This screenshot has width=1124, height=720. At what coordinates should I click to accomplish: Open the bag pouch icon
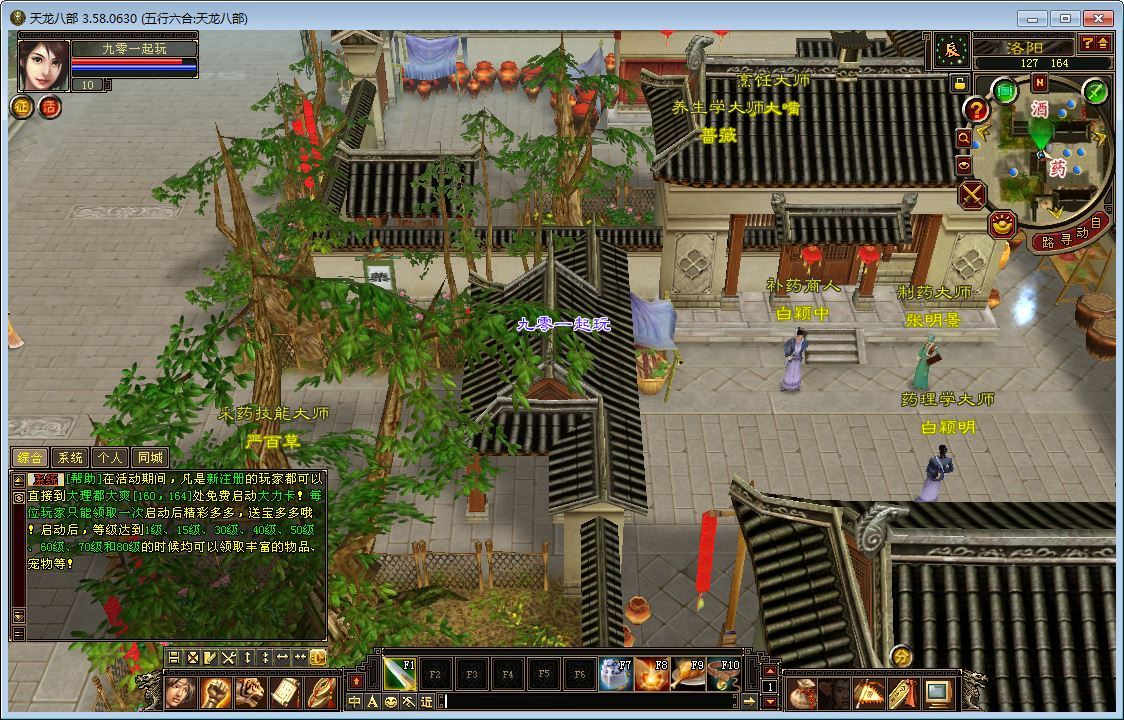802,693
